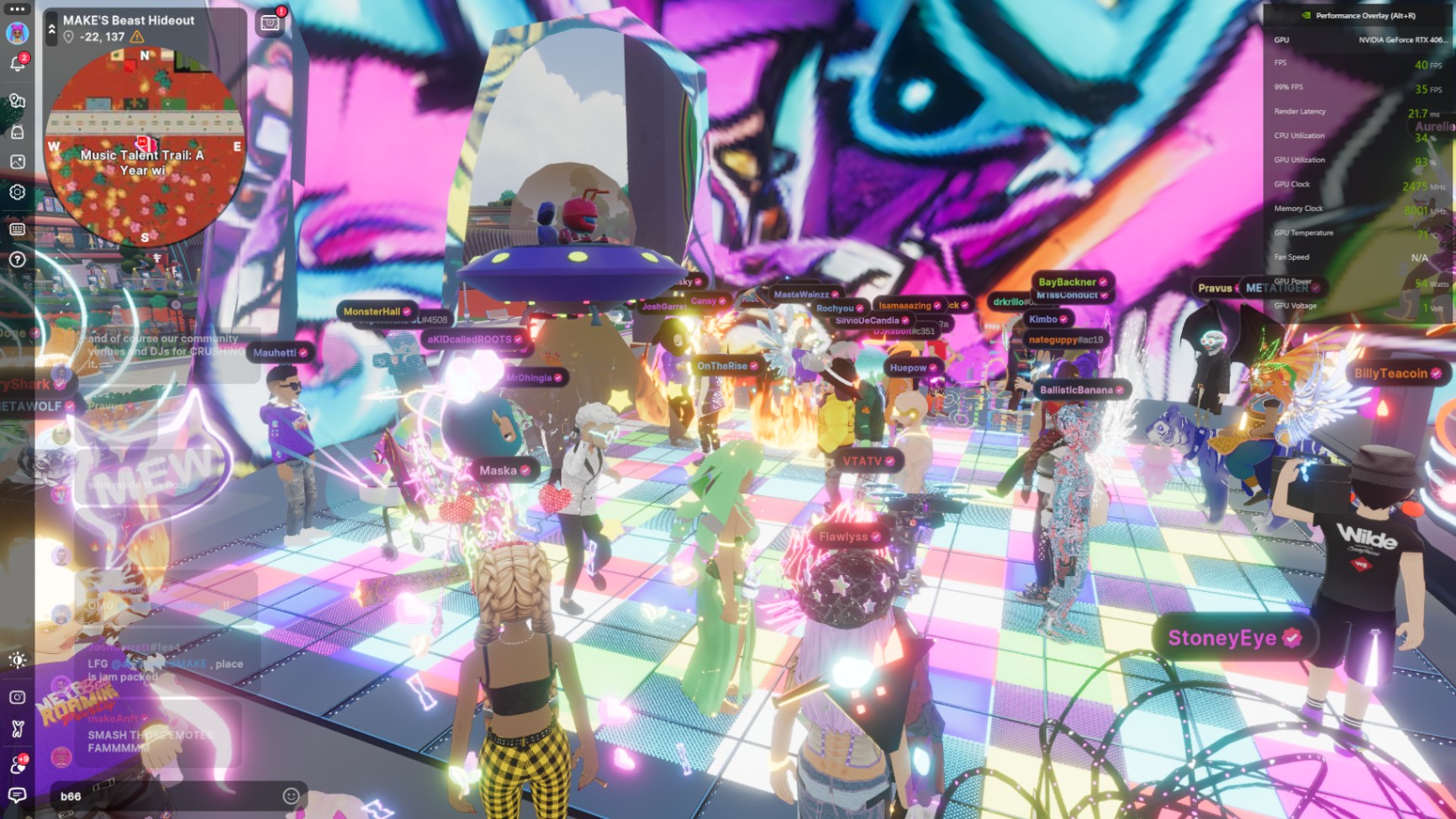Open the question mark help icon

[x=17, y=260]
